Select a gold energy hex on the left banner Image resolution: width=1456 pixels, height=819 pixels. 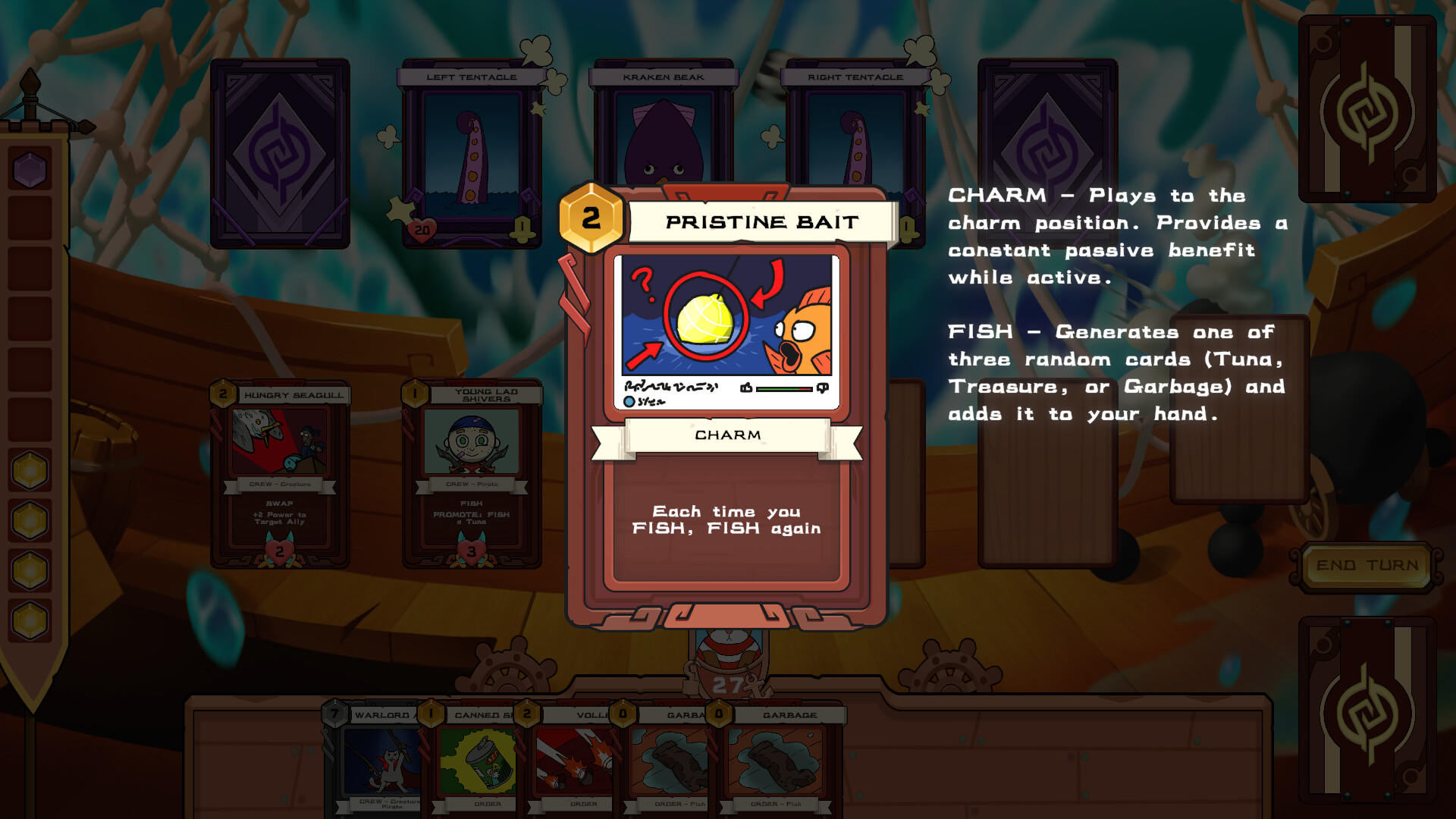pos(28,469)
